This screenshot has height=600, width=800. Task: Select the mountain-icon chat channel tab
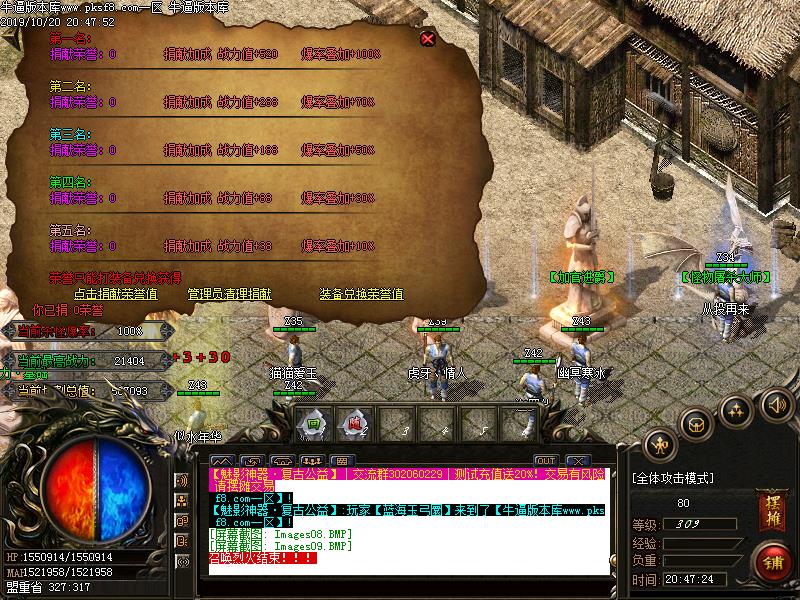[x=222, y=461]
